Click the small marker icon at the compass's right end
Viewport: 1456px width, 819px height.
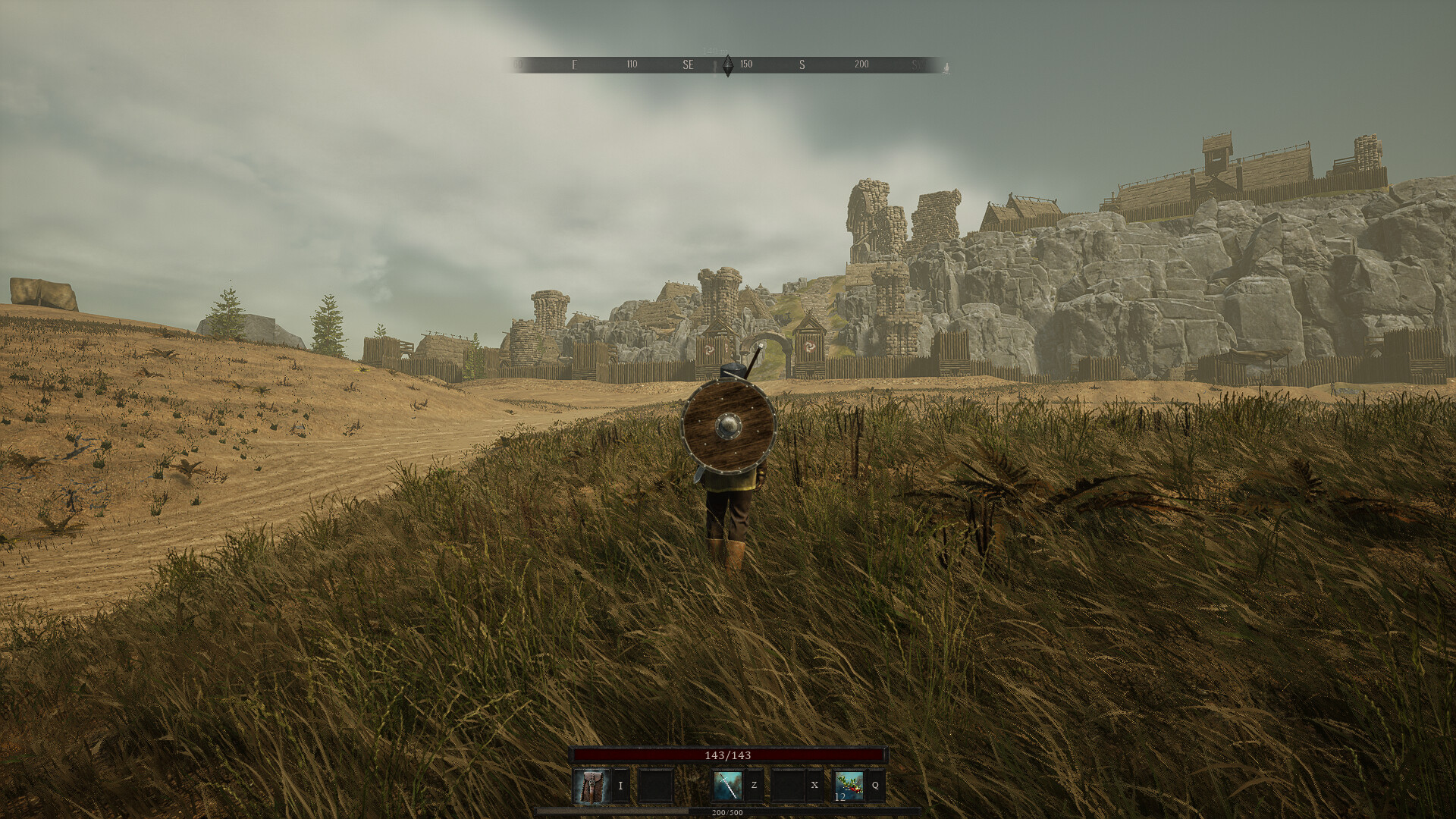click(x=946, y=68)
